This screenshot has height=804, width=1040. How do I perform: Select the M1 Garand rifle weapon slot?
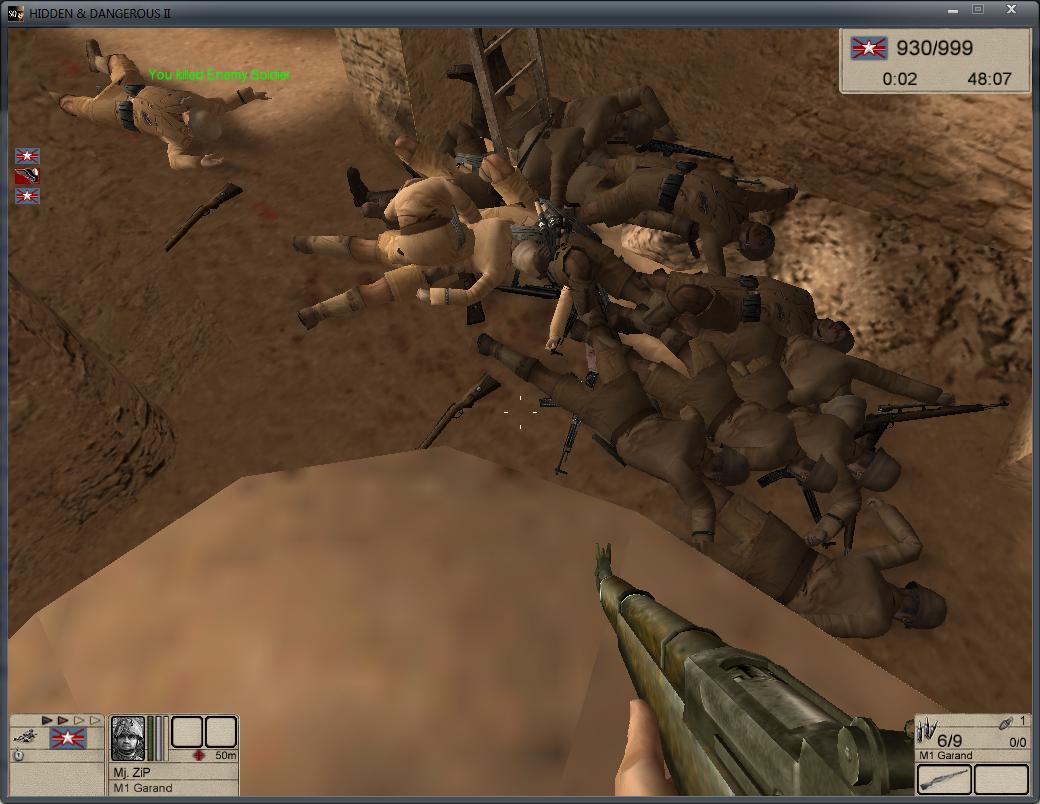[x=943, y=780]
